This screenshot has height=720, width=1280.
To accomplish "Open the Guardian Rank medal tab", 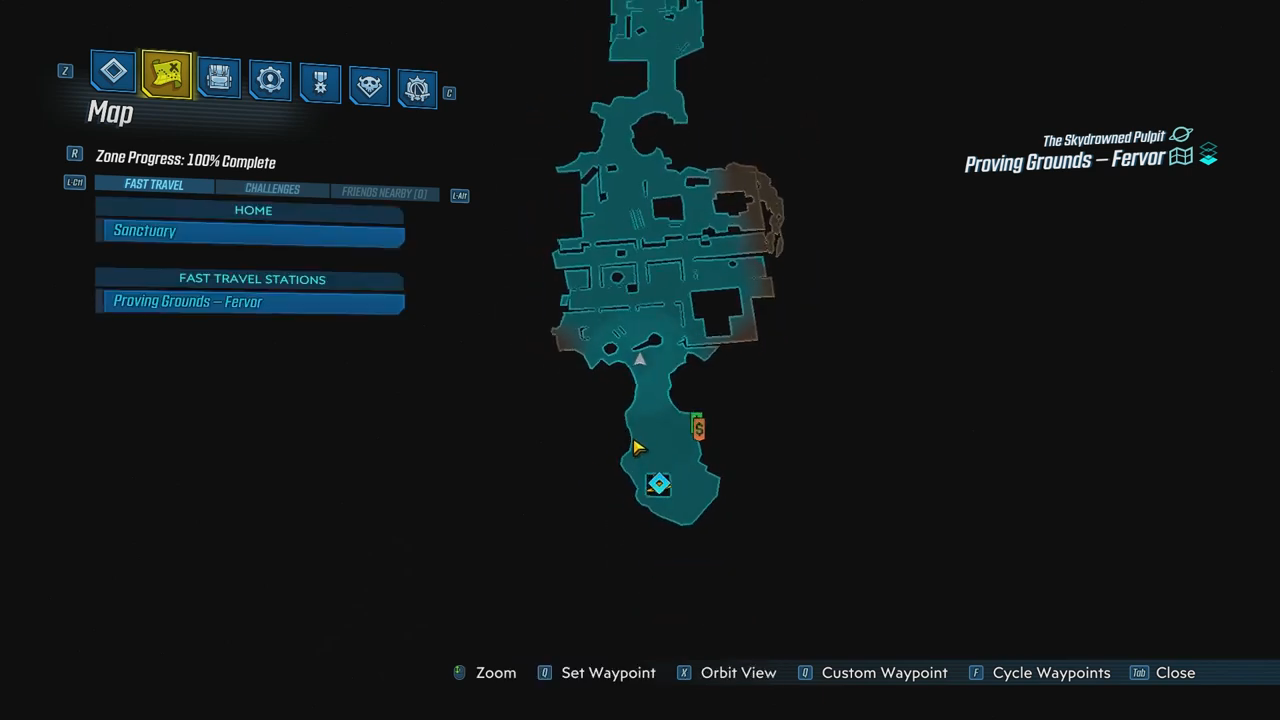I will pyautogui.click(x=320, y=84).
